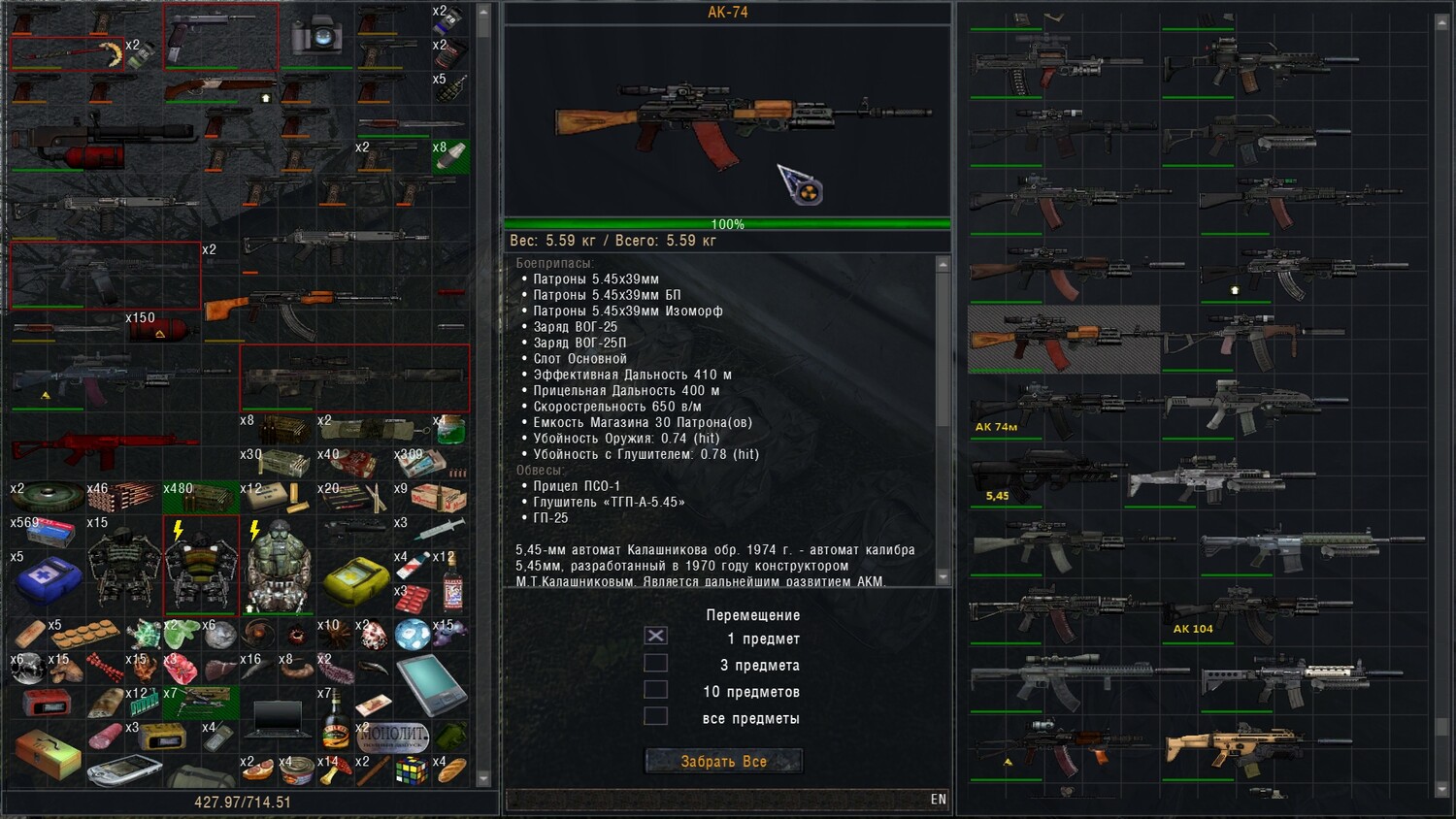Tick the "1 предмет" transfer checkbox
Image resolution: width=1456 pixels, height=819 pixels.
(x=656, y=636)
